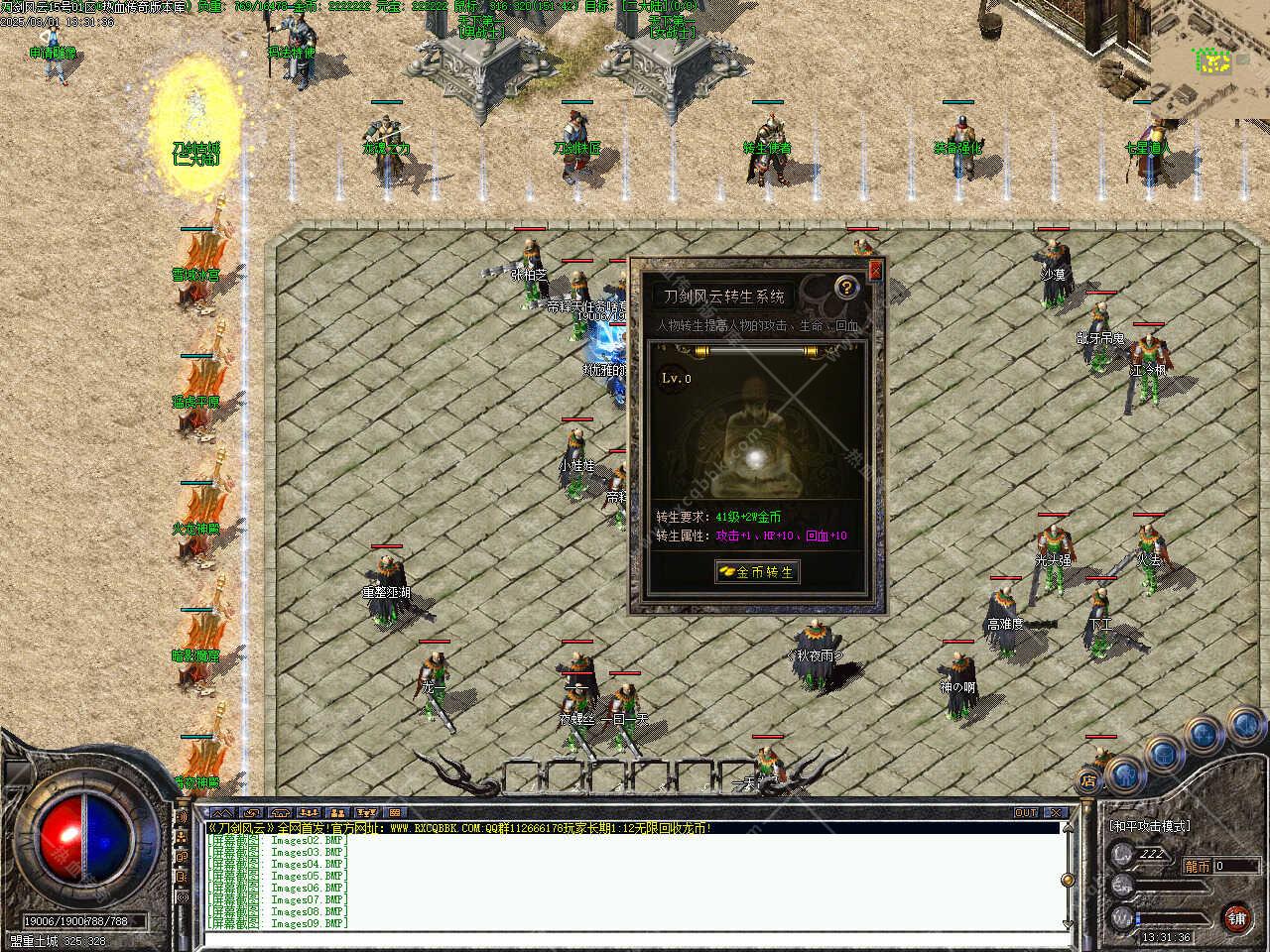The image size is (1270, 952).
Task: Open the 店 shop round button
Action: 1088,779
